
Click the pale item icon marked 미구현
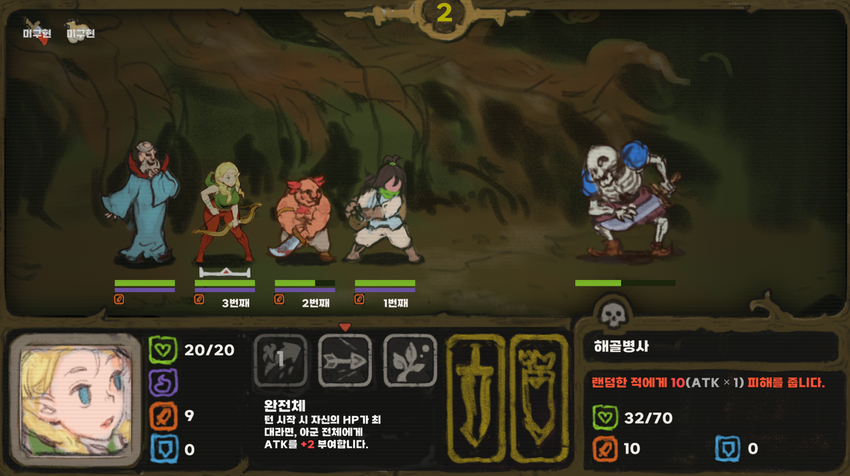click(x=79, y=30)
